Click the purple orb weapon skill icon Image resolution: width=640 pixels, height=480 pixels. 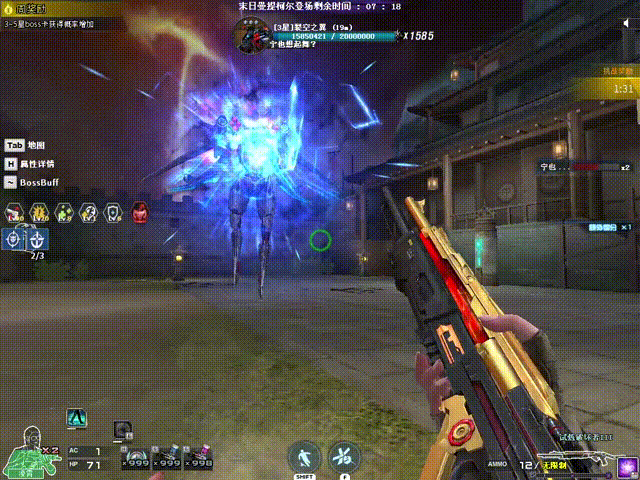coord(627,467)
